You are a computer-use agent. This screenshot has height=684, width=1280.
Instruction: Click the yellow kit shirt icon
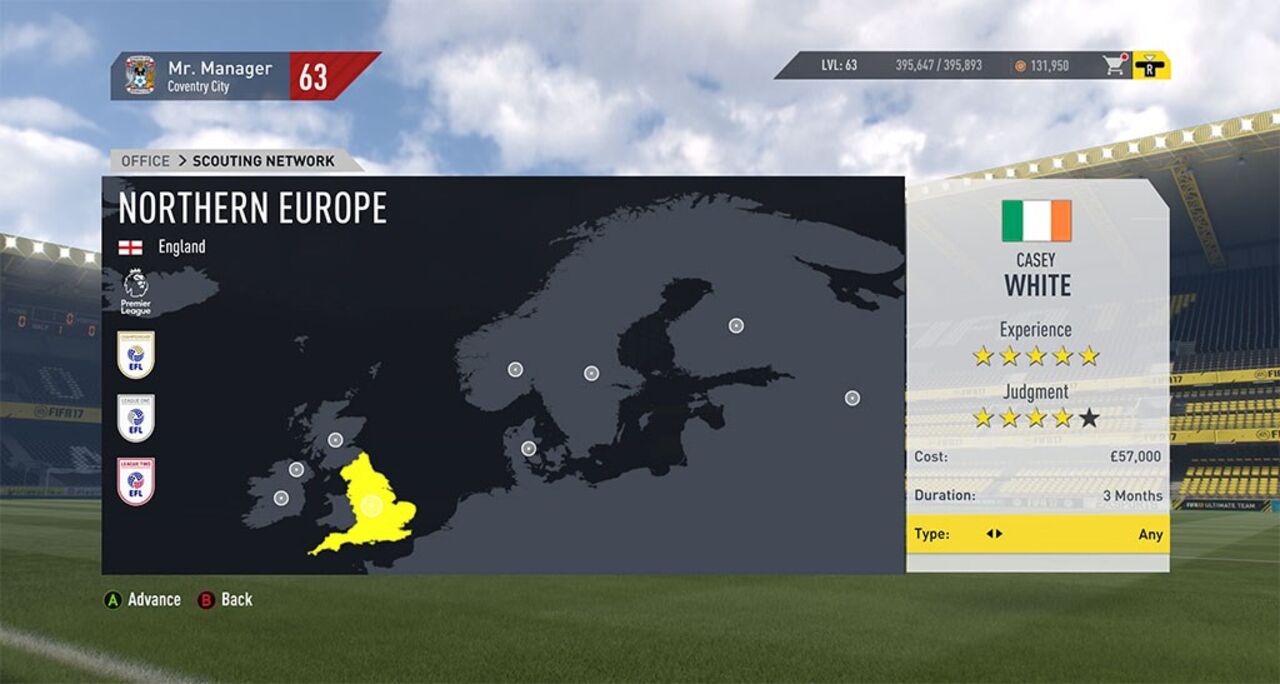pos(1152,66)
